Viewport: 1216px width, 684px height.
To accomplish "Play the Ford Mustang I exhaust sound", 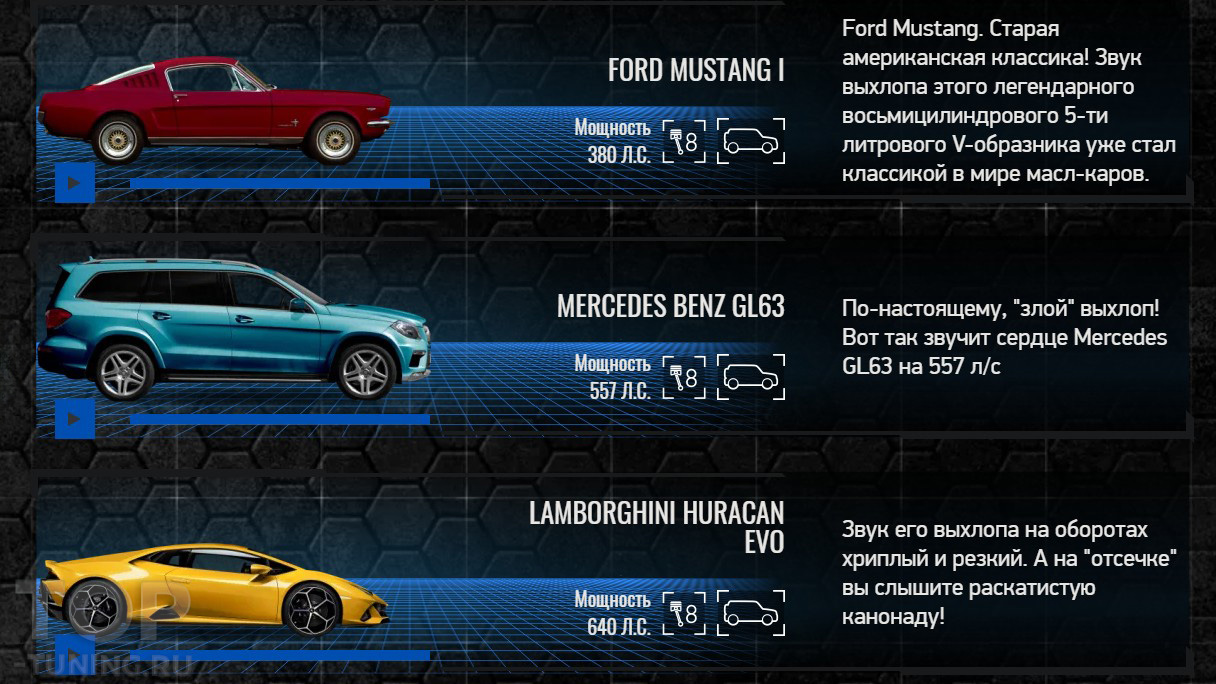I will tap(74, 182).
